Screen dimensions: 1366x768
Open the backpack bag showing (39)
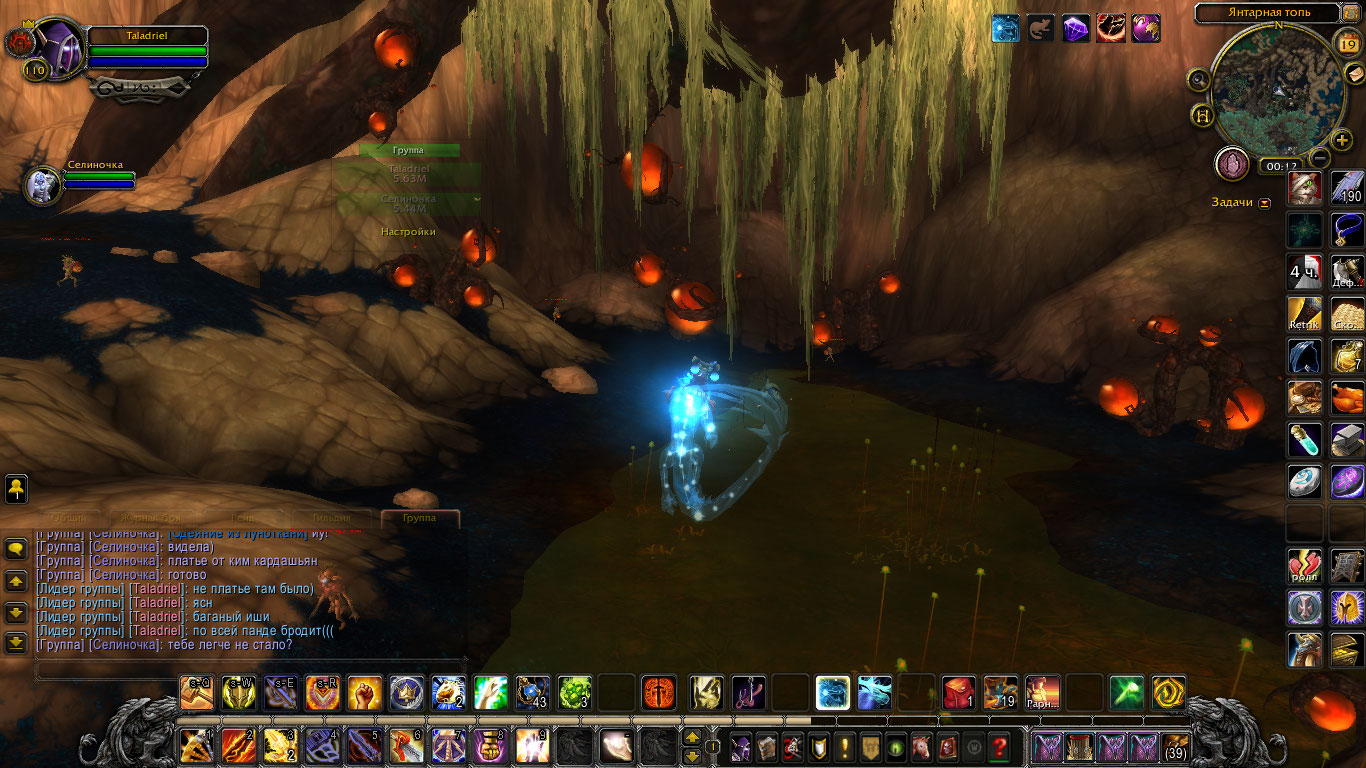point(1176,746)
